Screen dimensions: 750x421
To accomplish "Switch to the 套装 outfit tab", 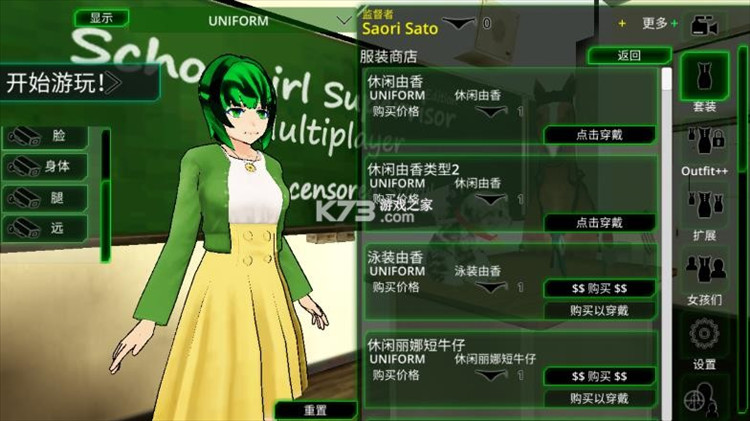I will click(704, 83).
